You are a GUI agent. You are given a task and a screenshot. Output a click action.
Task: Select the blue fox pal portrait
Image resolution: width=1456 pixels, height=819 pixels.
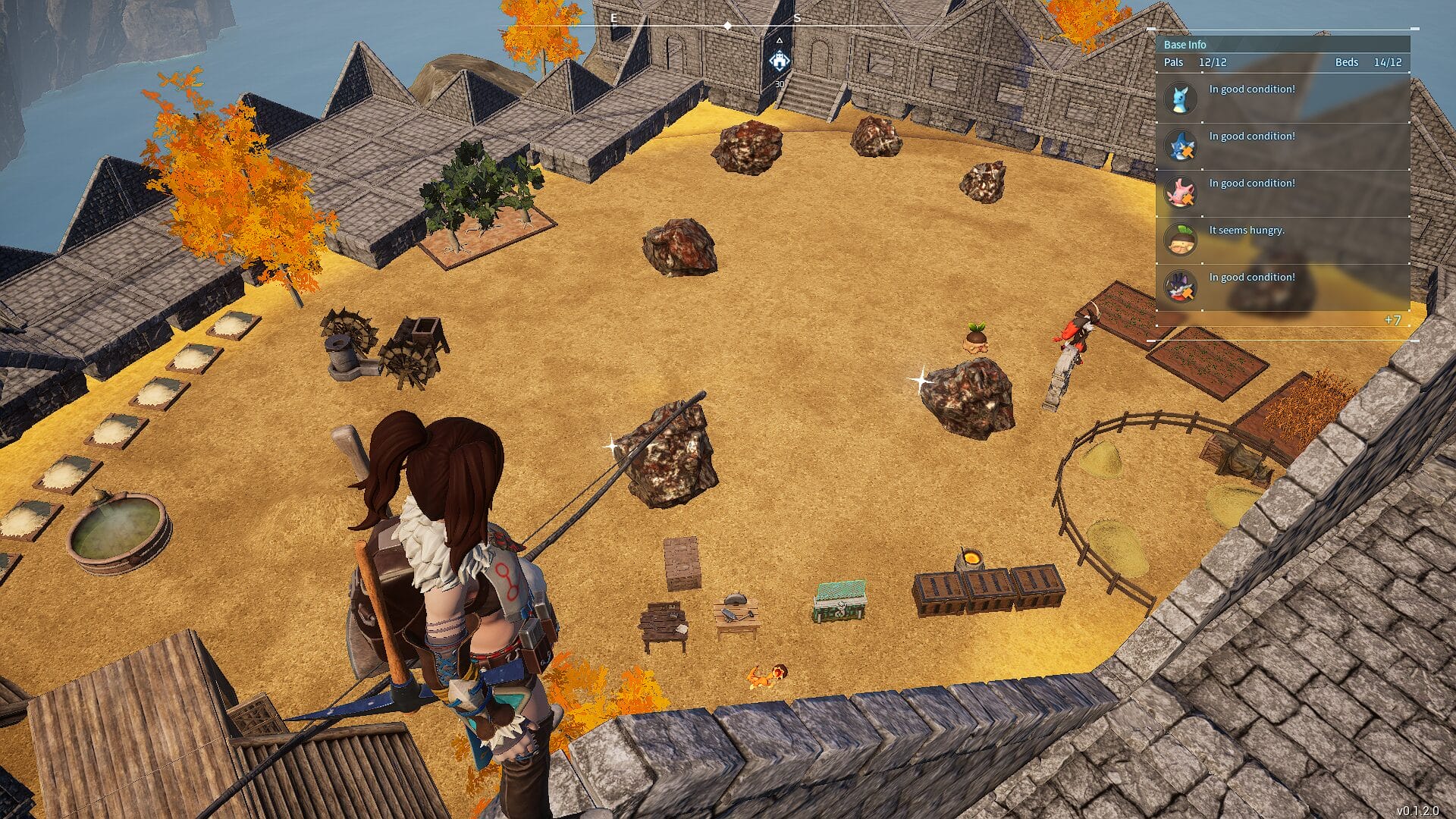[1180, 99]
